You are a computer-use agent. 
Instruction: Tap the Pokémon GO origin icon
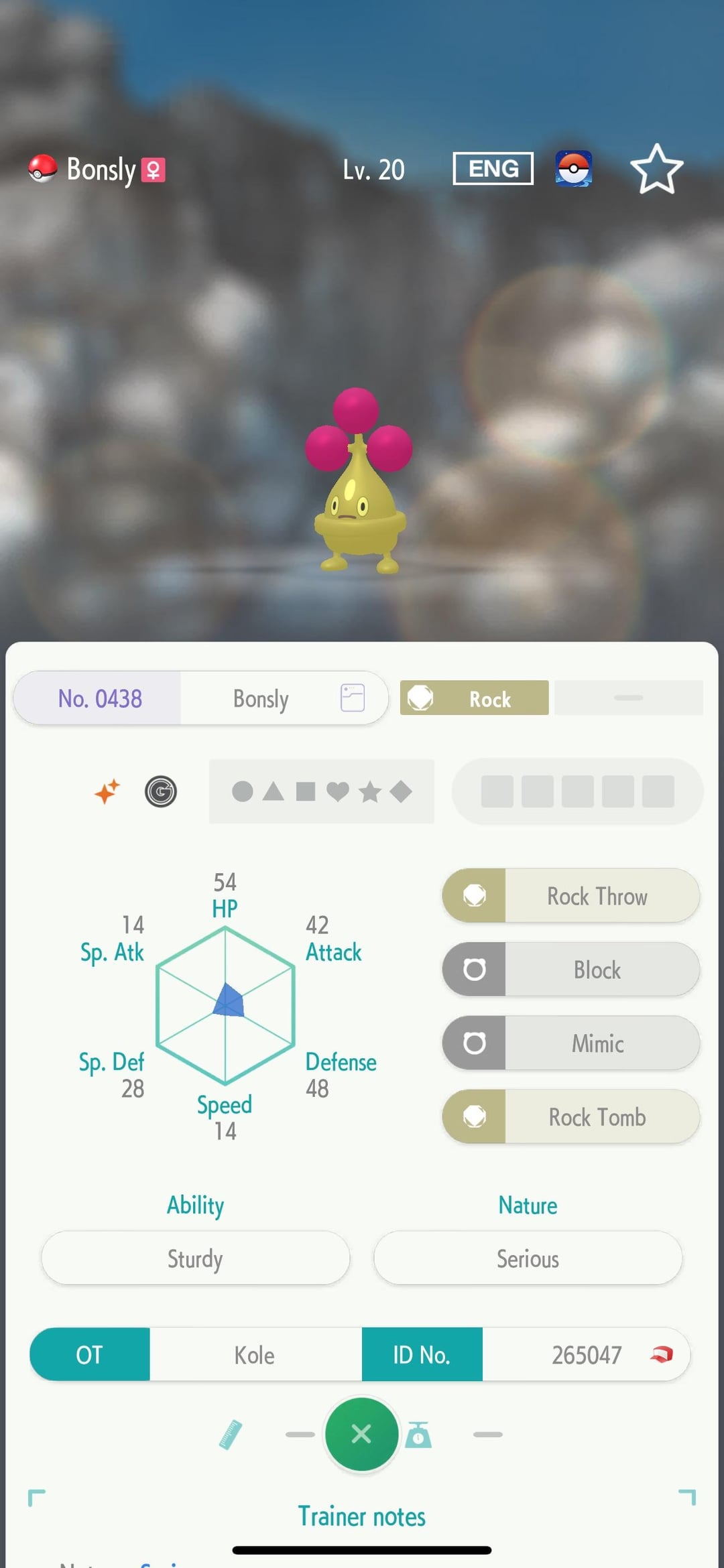pos(573,169)
